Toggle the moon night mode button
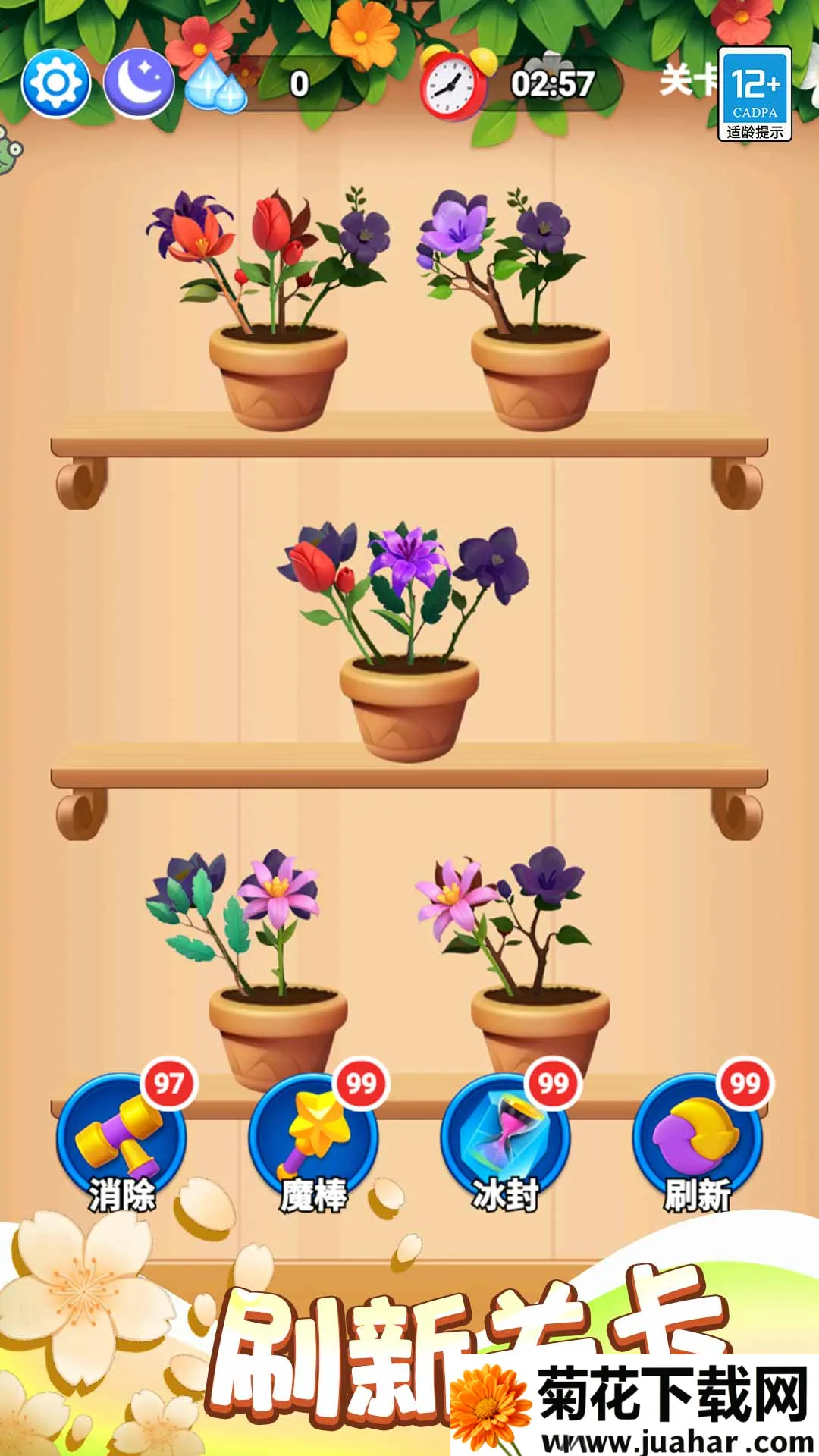Image resolution: width=819 pixels, height=1456 pixels. 139,83
